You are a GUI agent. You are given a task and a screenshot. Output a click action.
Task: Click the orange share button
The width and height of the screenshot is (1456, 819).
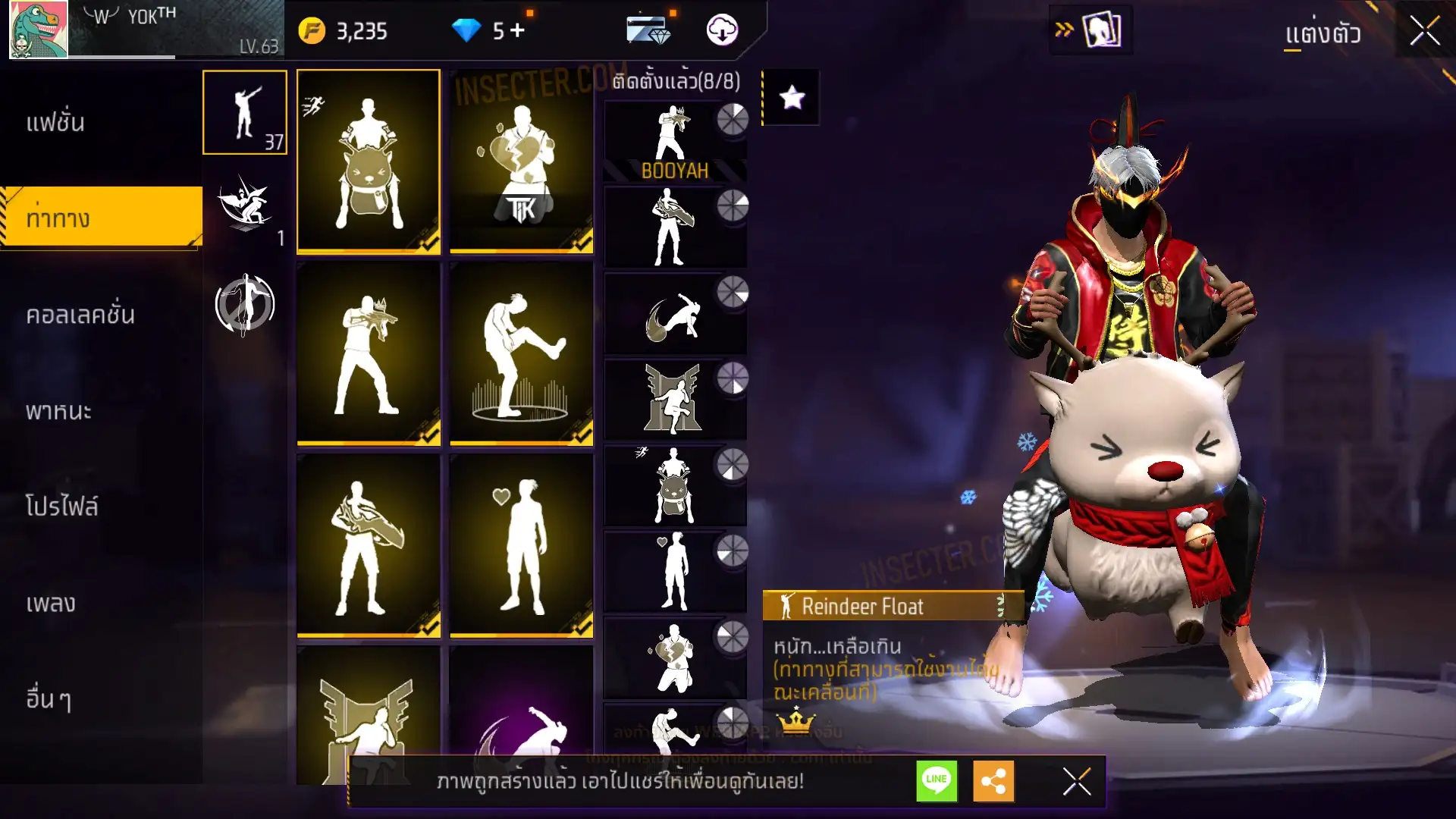pos(993,780)
